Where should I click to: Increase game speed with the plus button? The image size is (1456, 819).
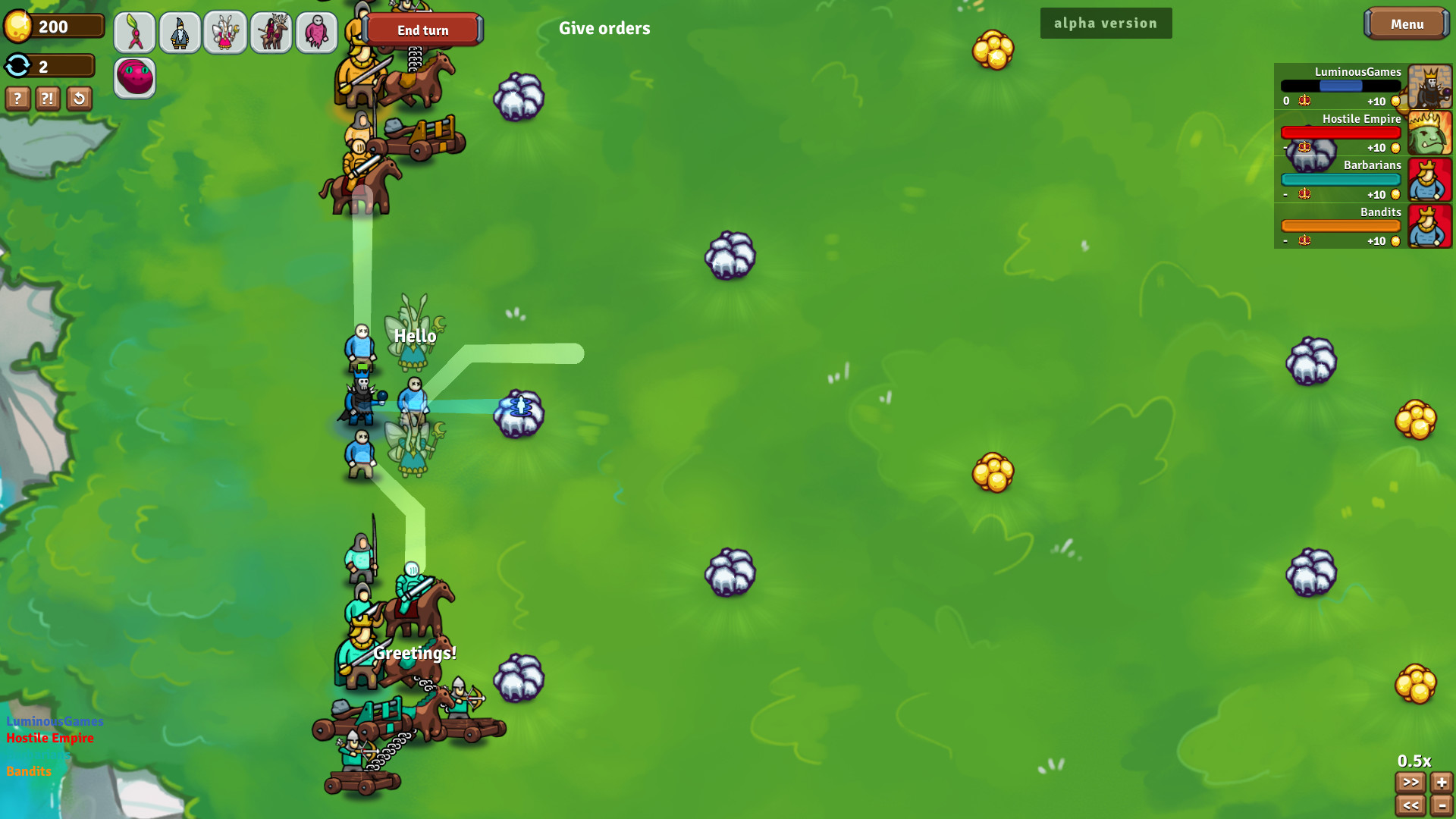pyautogui.click(x=1442, y=783)
